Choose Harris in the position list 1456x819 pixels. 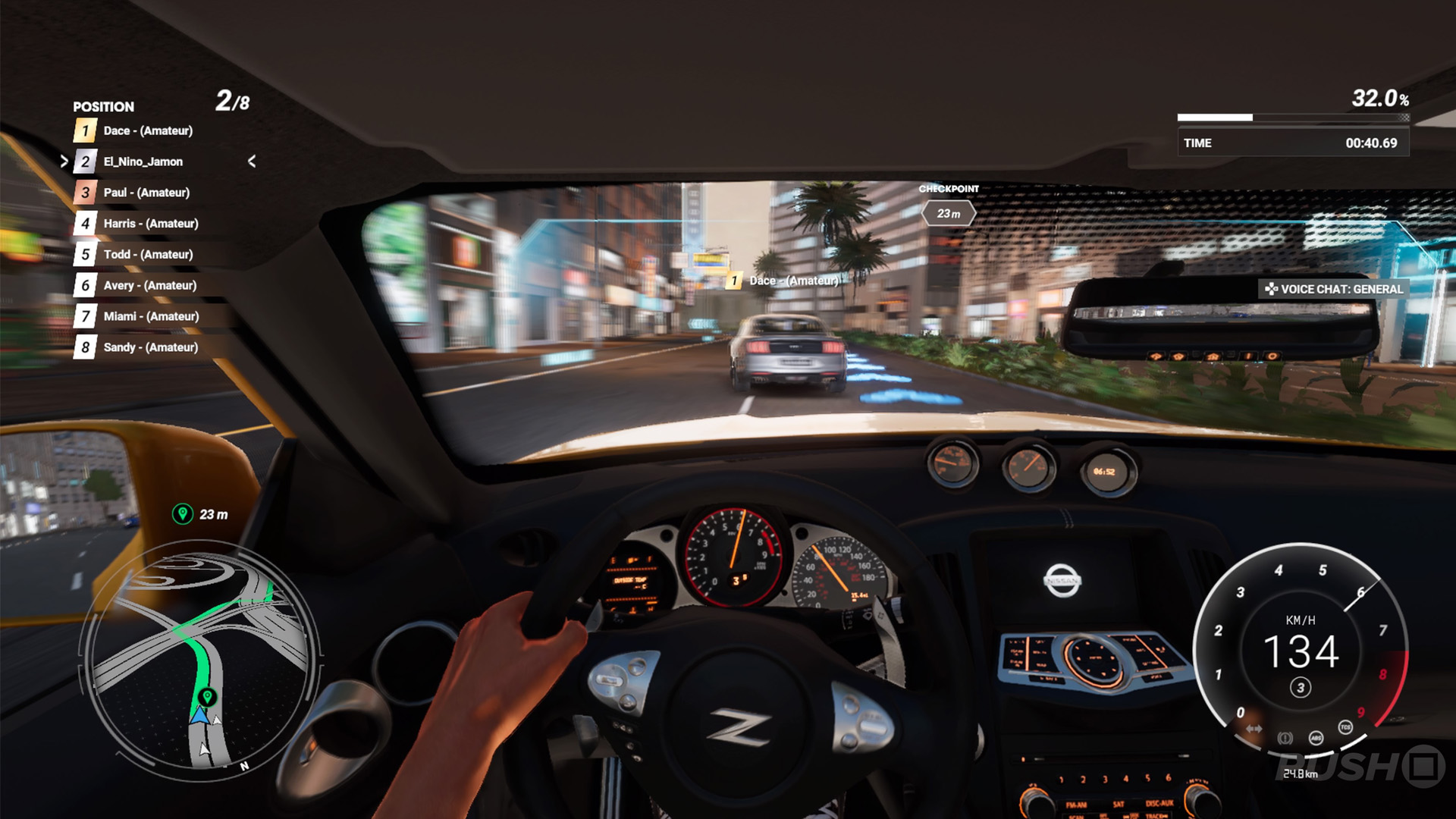[x=151, y=224]
